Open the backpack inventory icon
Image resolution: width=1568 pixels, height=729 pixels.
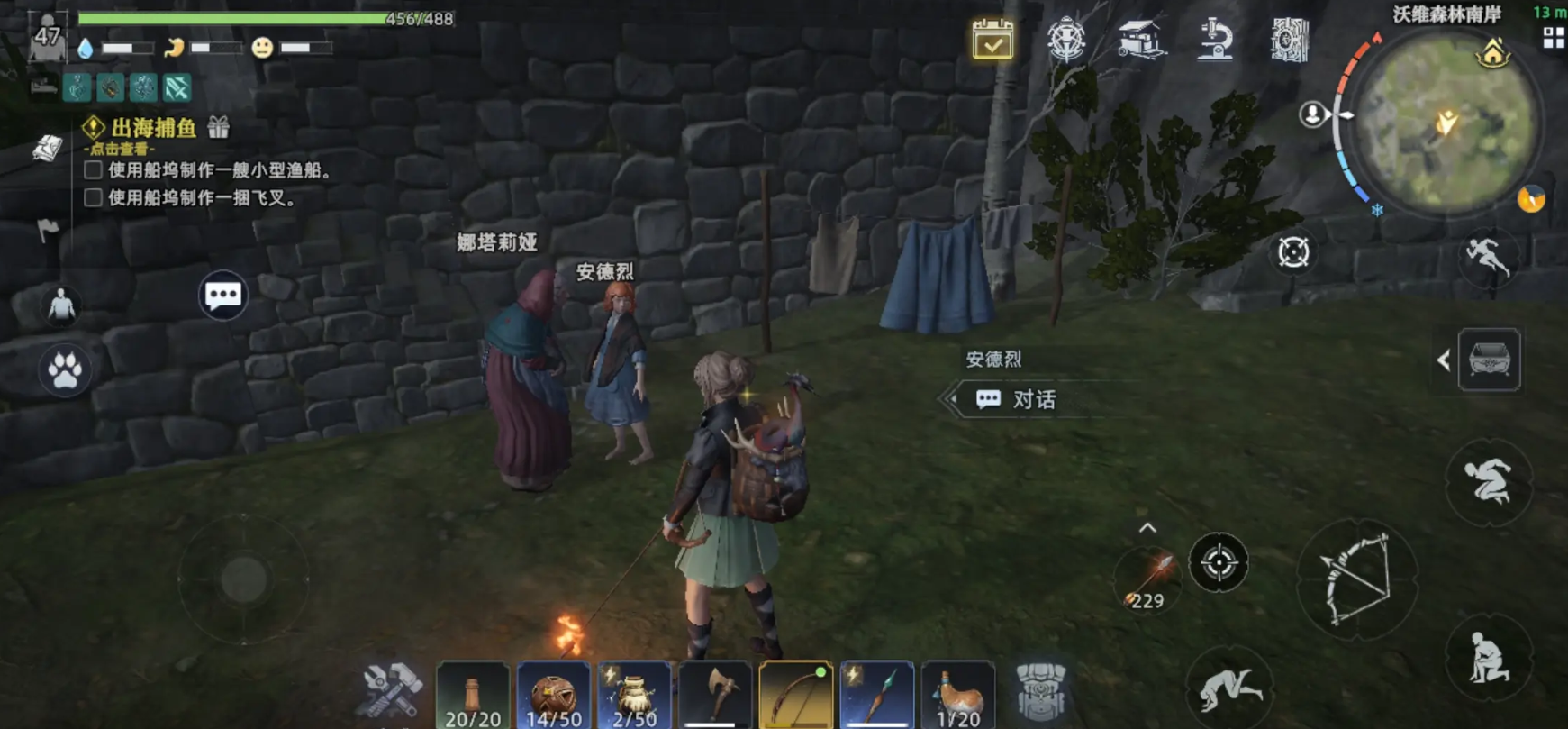pyautogui.click(x=1041, y=692)
